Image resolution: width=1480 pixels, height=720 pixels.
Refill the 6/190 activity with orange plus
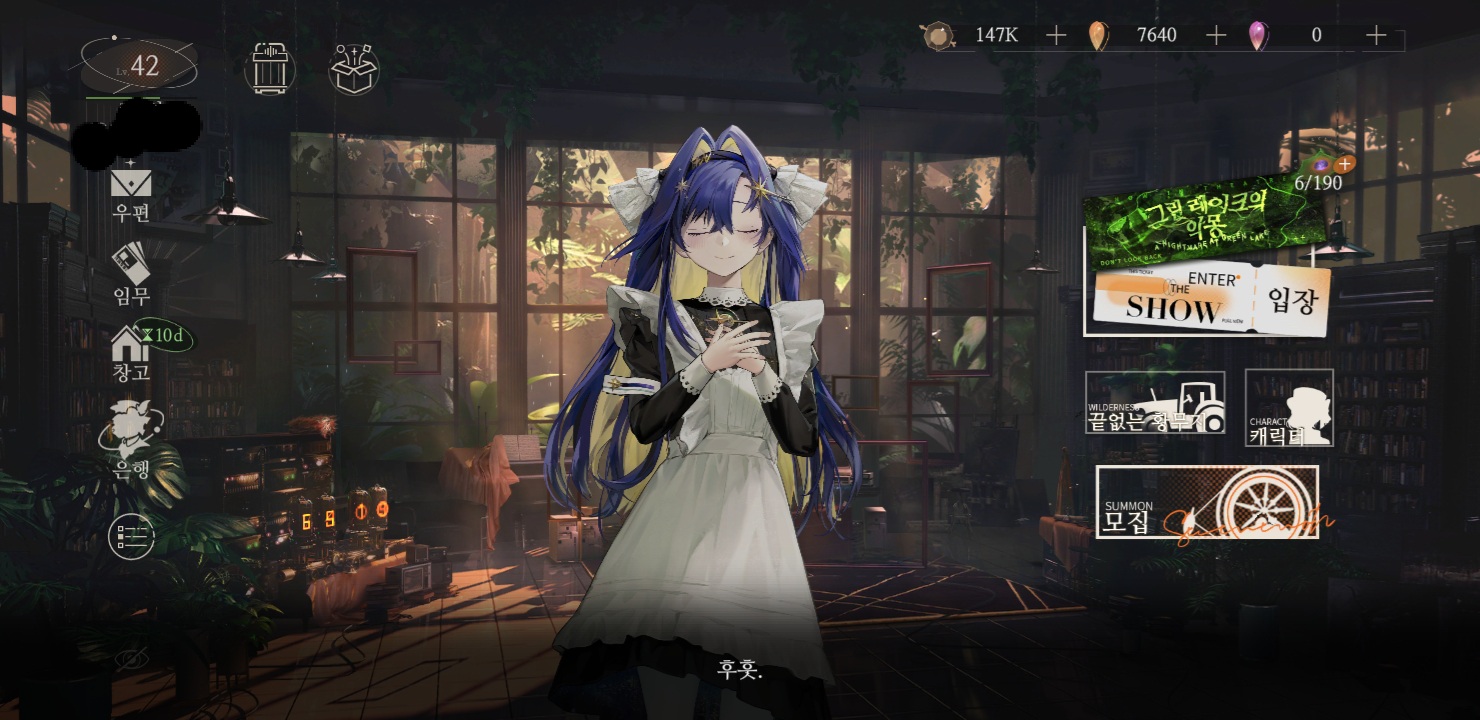click(1344, 164)
